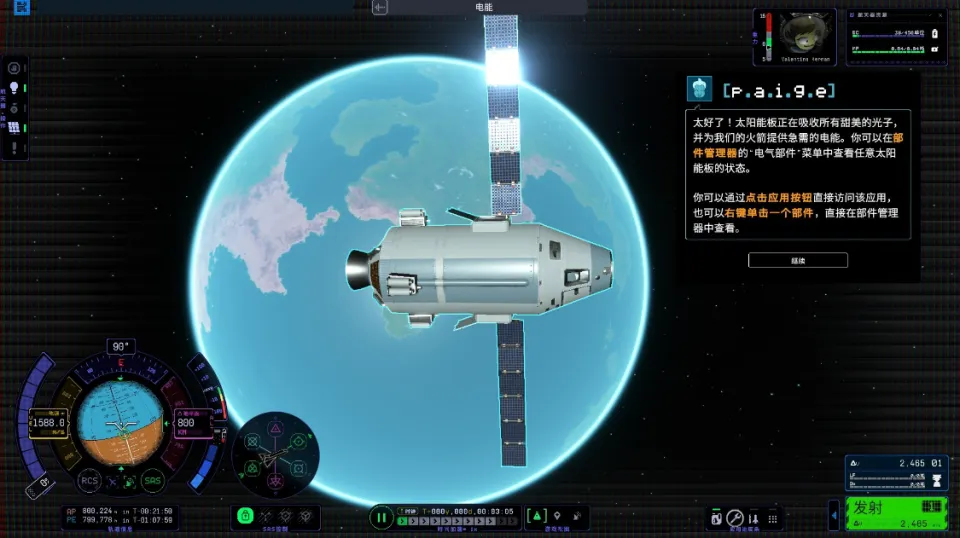Toggle the lightbulb lights icon on the left panel
This screenshot has width=960, height=538.
tap(14, 88)
